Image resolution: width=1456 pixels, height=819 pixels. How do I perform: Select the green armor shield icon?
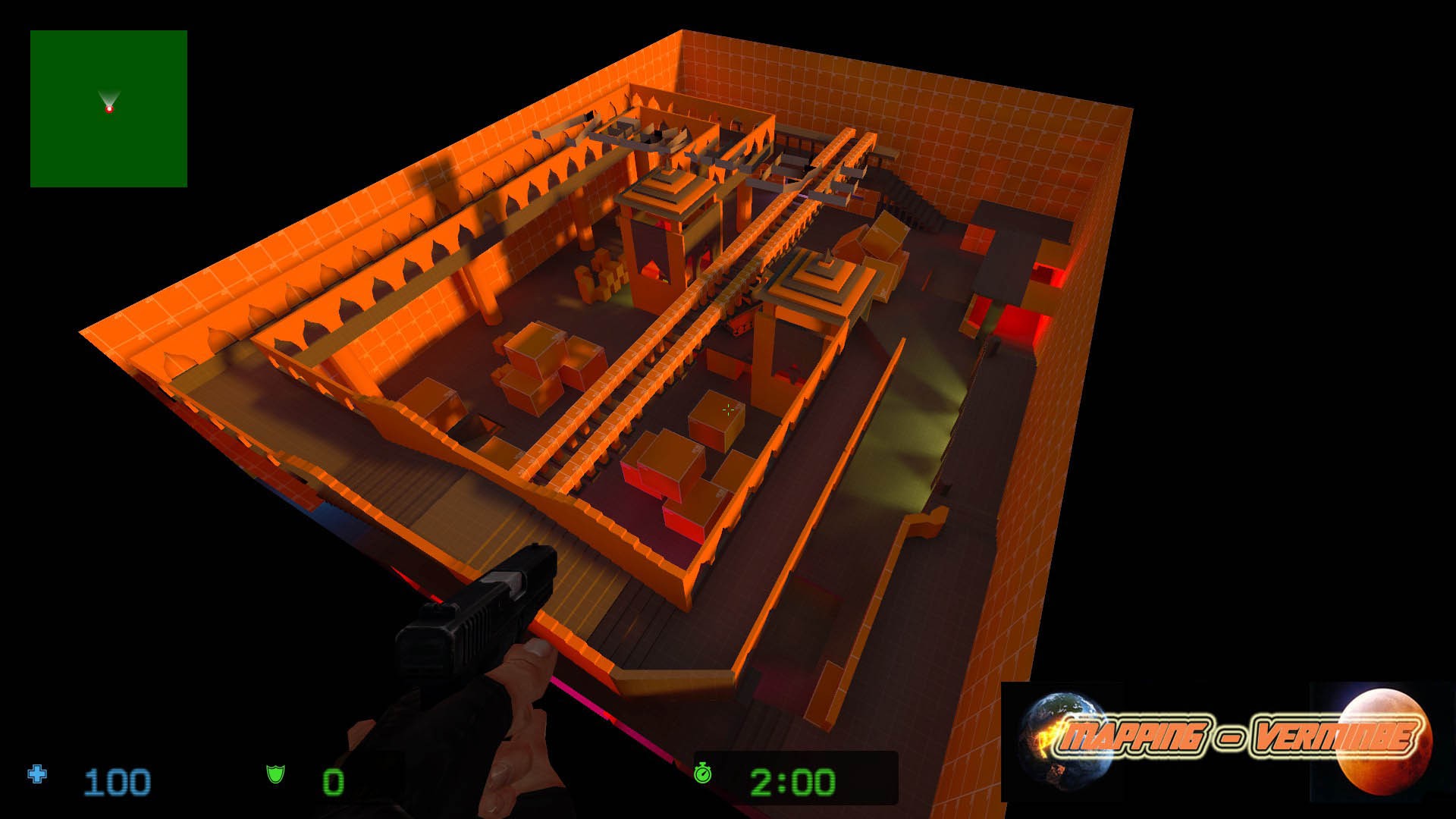click(276, 776)
